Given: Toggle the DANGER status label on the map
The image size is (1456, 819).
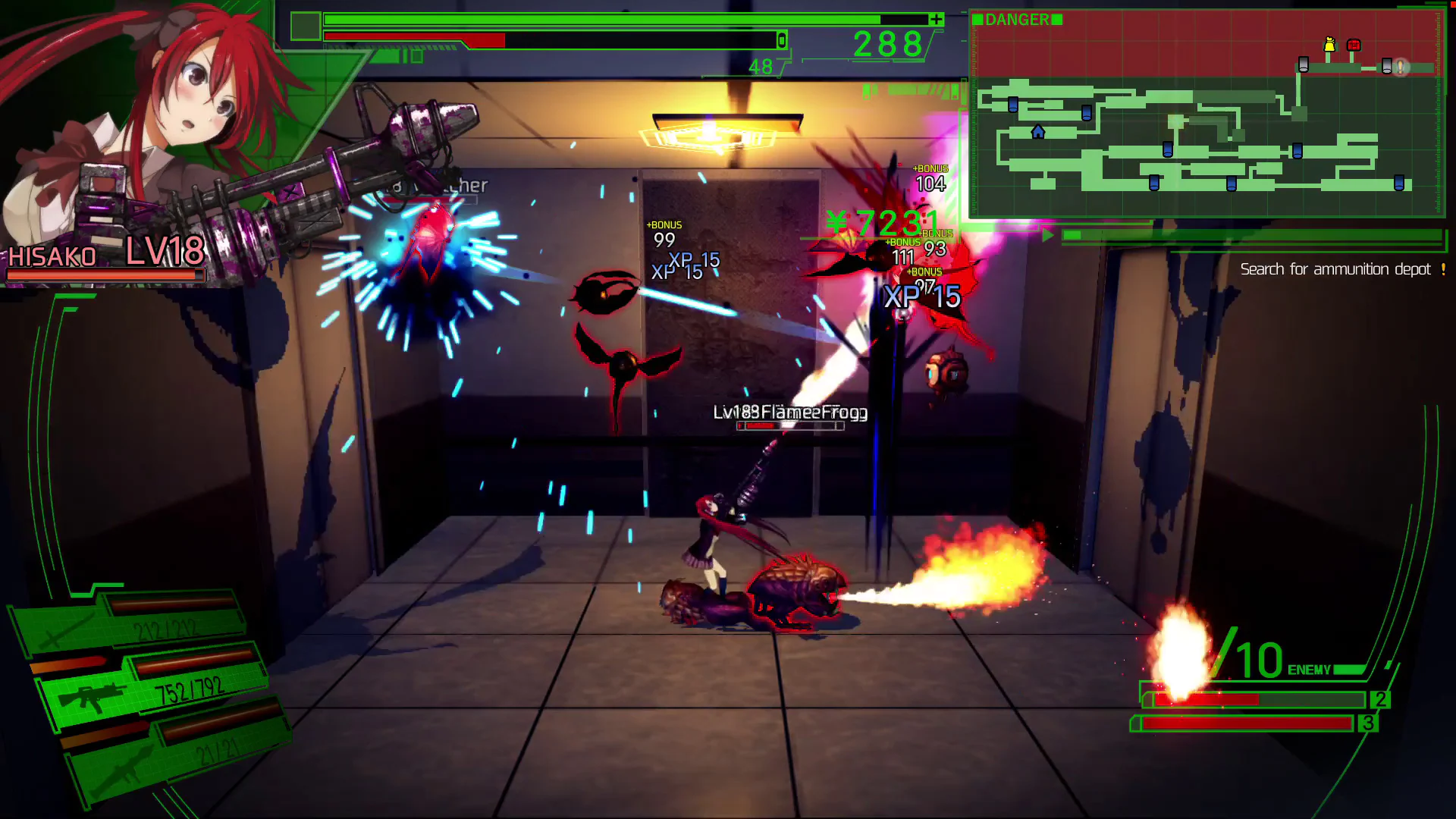Looking at the screenshot, I should click(x=1019, y=19).
